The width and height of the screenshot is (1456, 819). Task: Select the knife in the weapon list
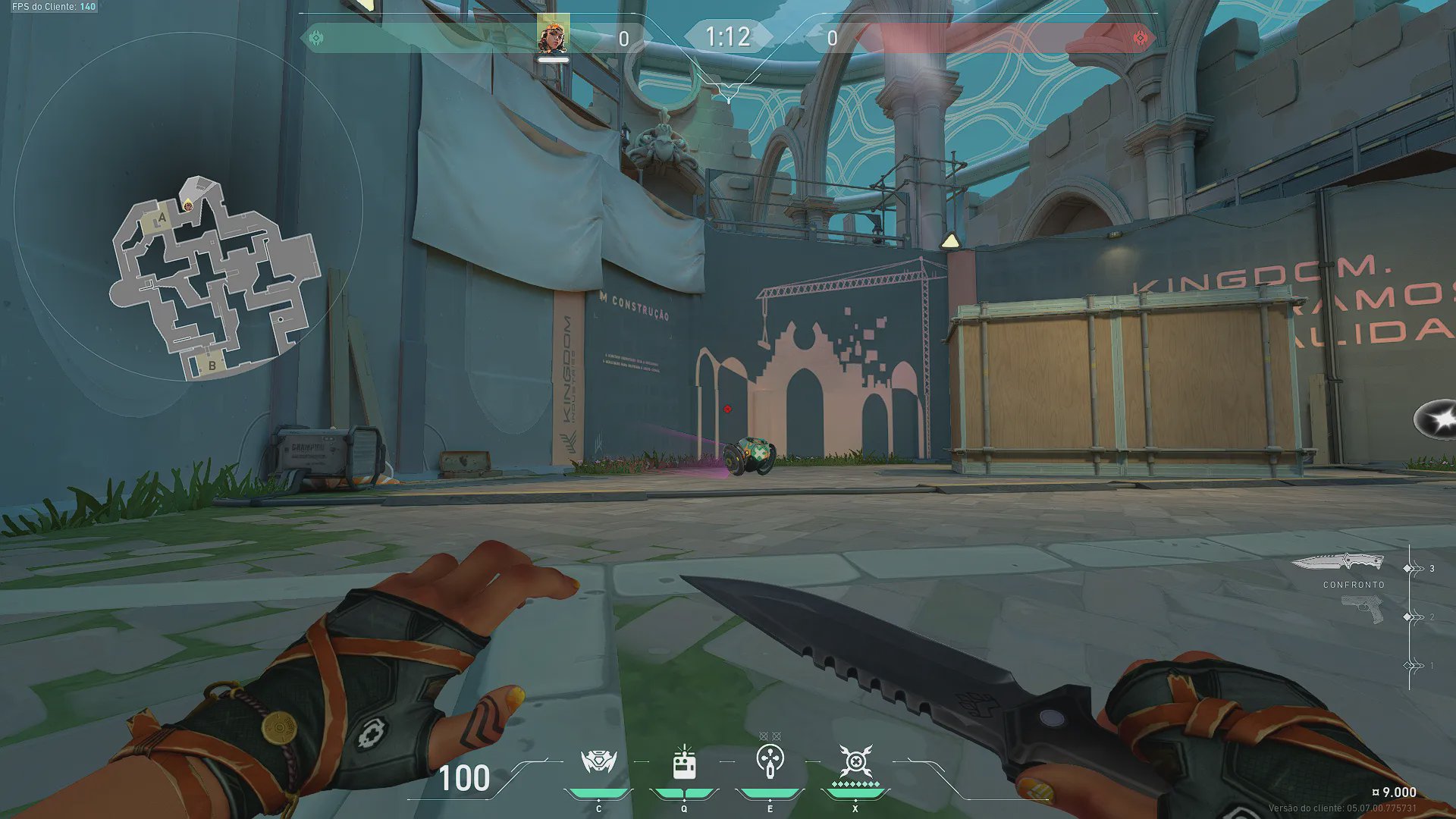pos(1338,563)
